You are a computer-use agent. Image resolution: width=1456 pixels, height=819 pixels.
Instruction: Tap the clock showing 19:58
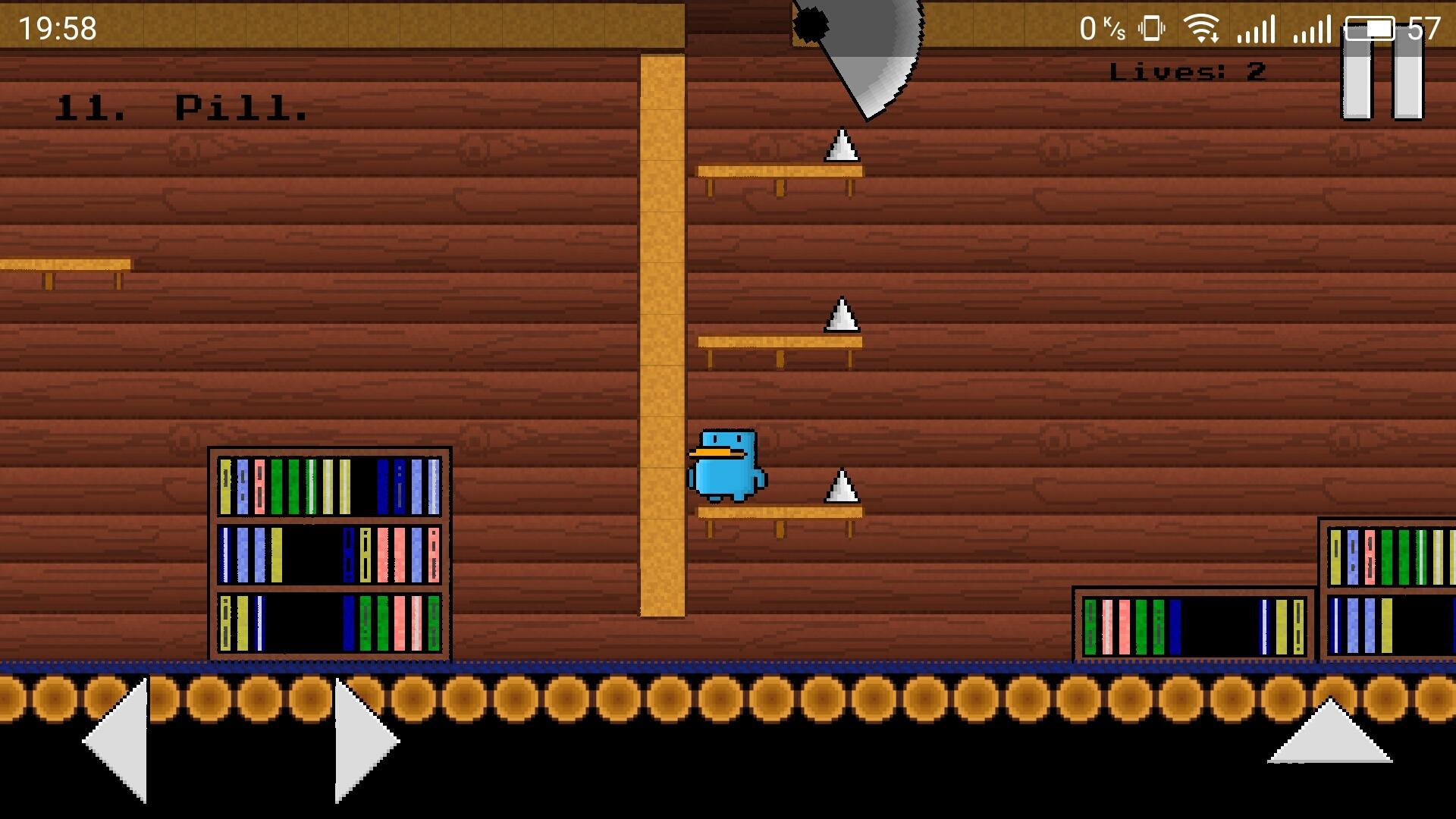click(57, 29)
